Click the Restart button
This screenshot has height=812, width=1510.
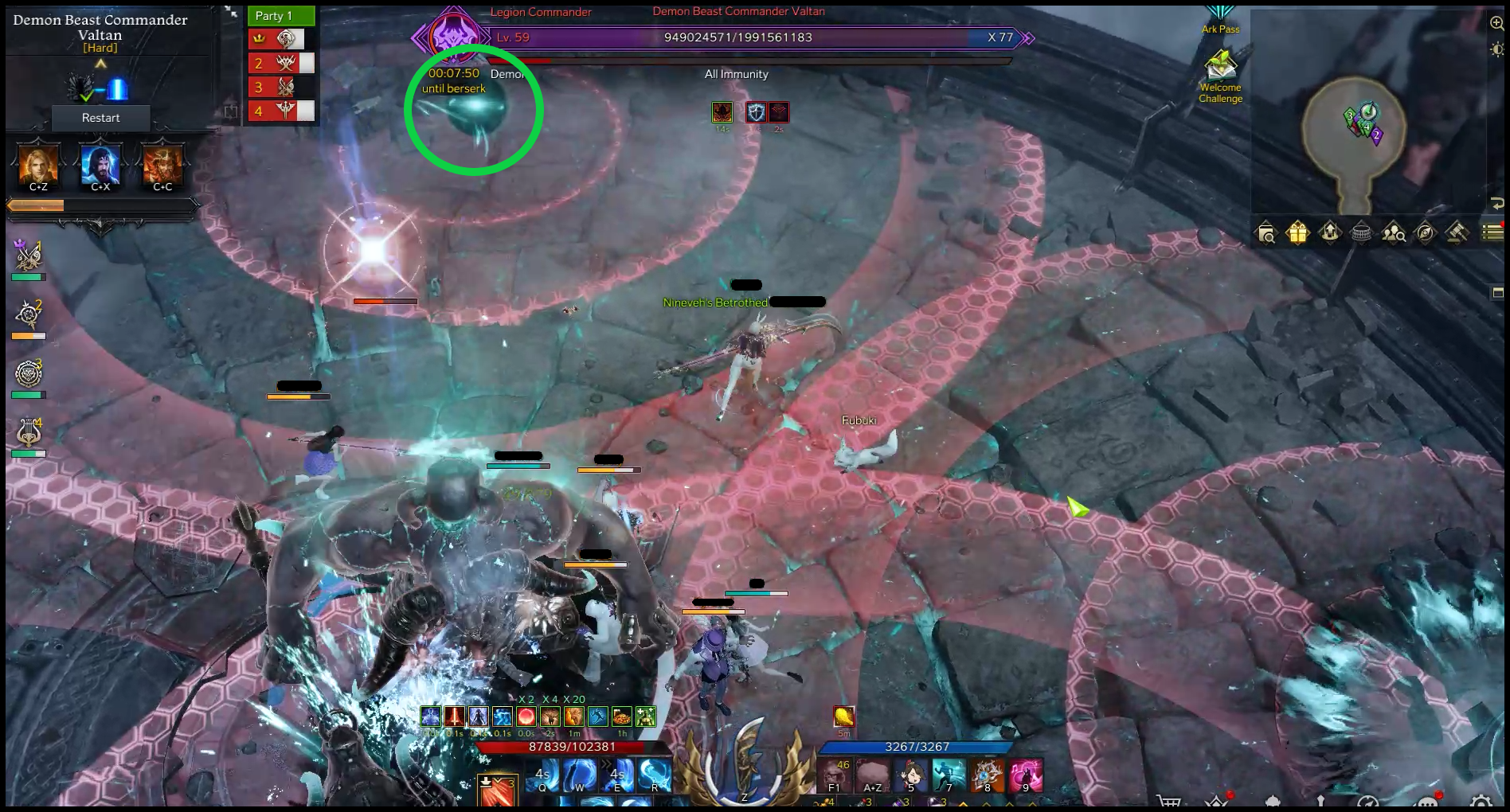point(100,118)
